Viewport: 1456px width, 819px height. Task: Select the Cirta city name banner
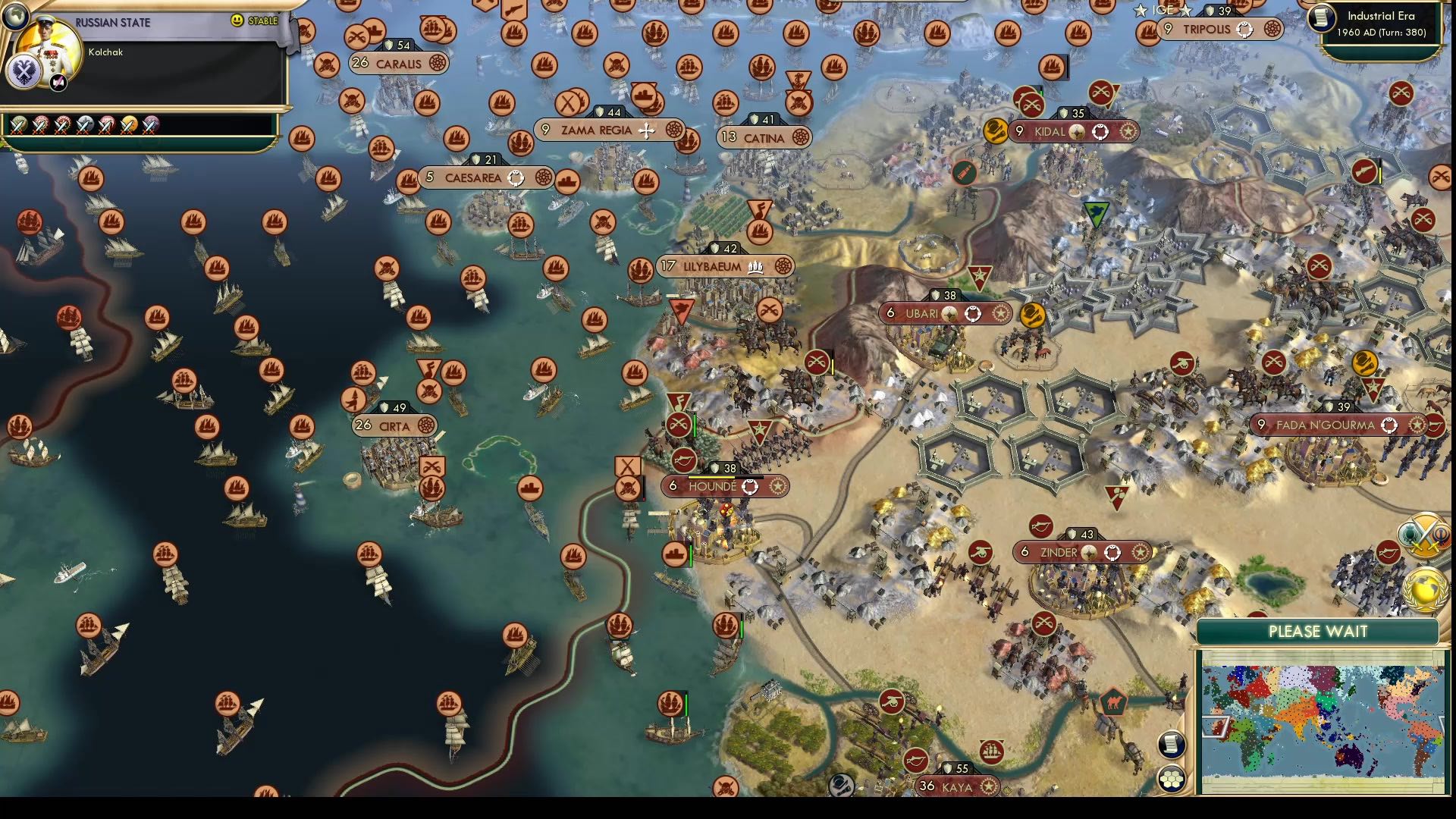coord(394,427)
